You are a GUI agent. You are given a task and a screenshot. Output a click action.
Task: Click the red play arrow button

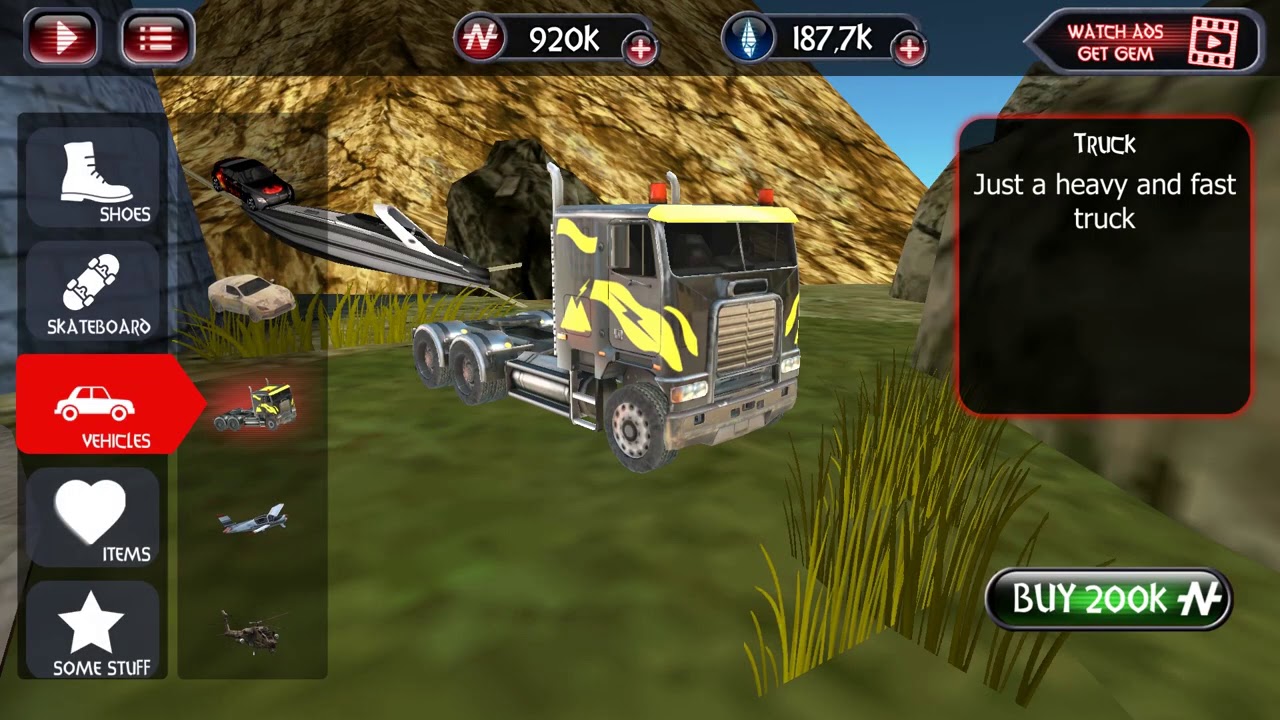[62, 39]
